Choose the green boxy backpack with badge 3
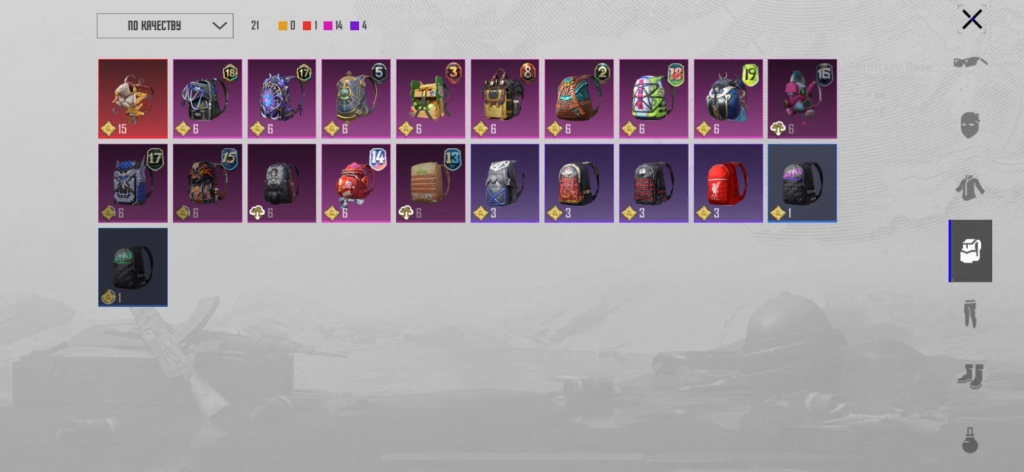Screen dimensions: 1024x472 click(x=430, y=98)
